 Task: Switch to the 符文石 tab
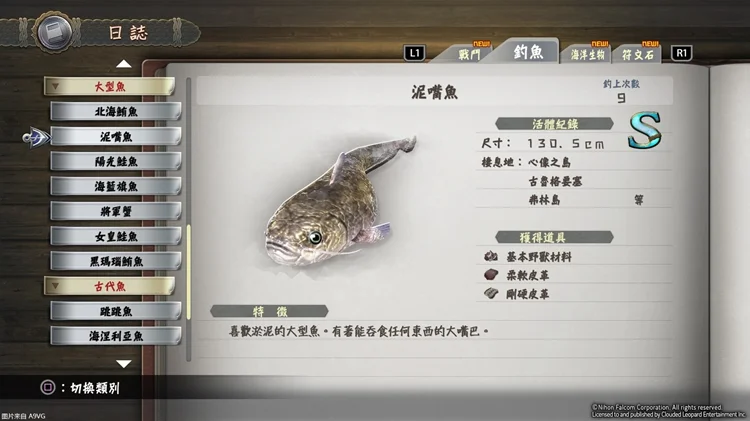[x=639, y=54]
